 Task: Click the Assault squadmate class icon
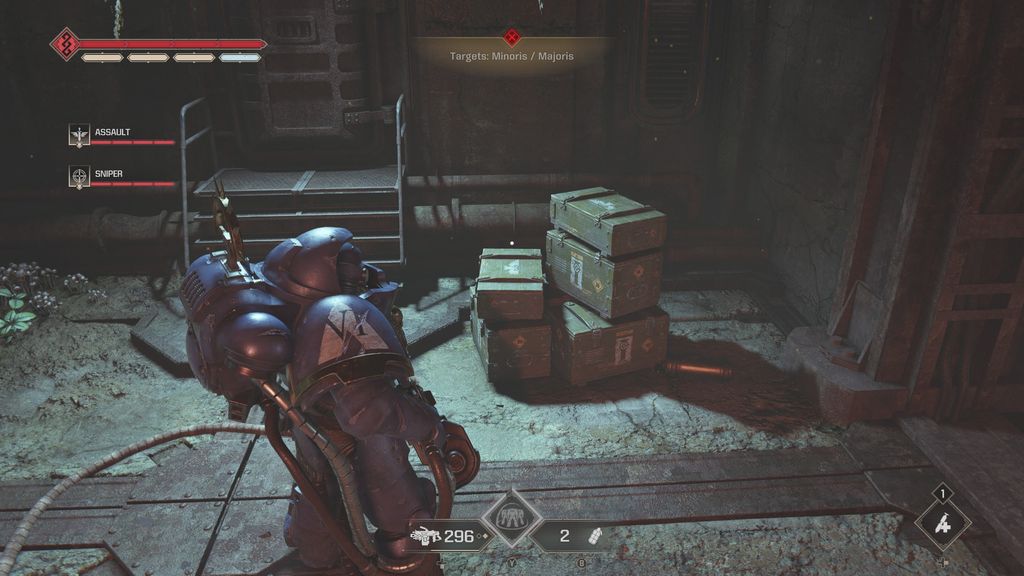(79, 135)
